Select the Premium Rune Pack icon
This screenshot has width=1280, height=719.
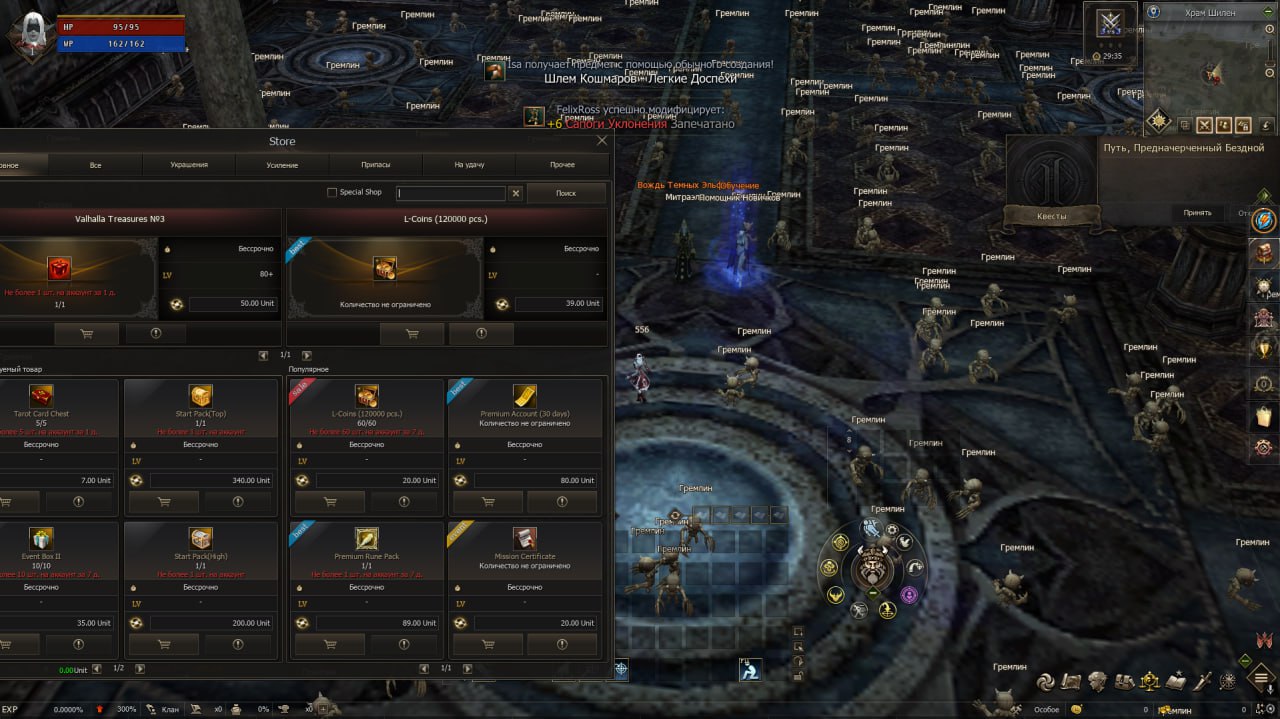click(367, 538)
